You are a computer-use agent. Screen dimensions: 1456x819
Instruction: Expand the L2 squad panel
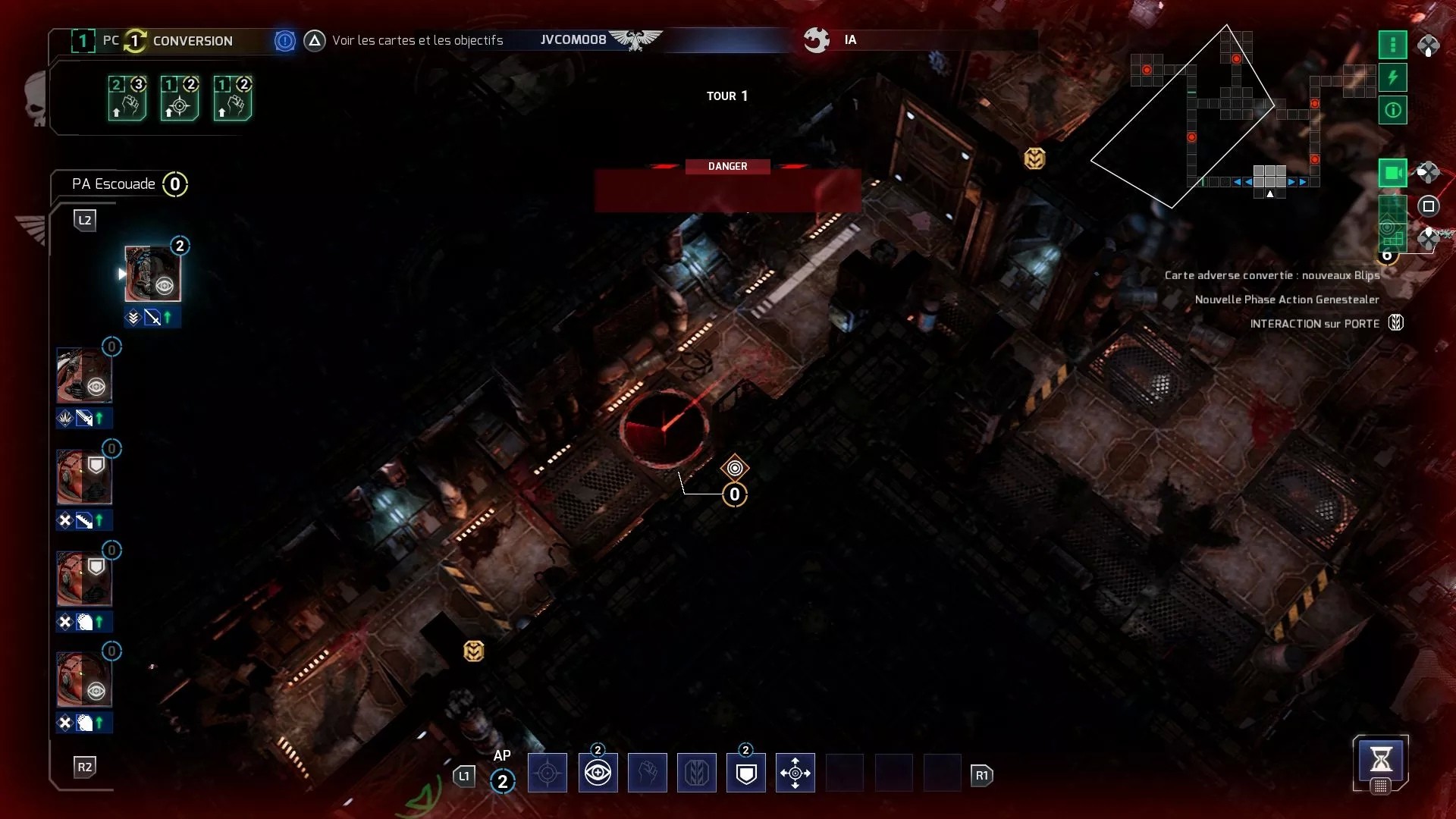click(86, 221)
